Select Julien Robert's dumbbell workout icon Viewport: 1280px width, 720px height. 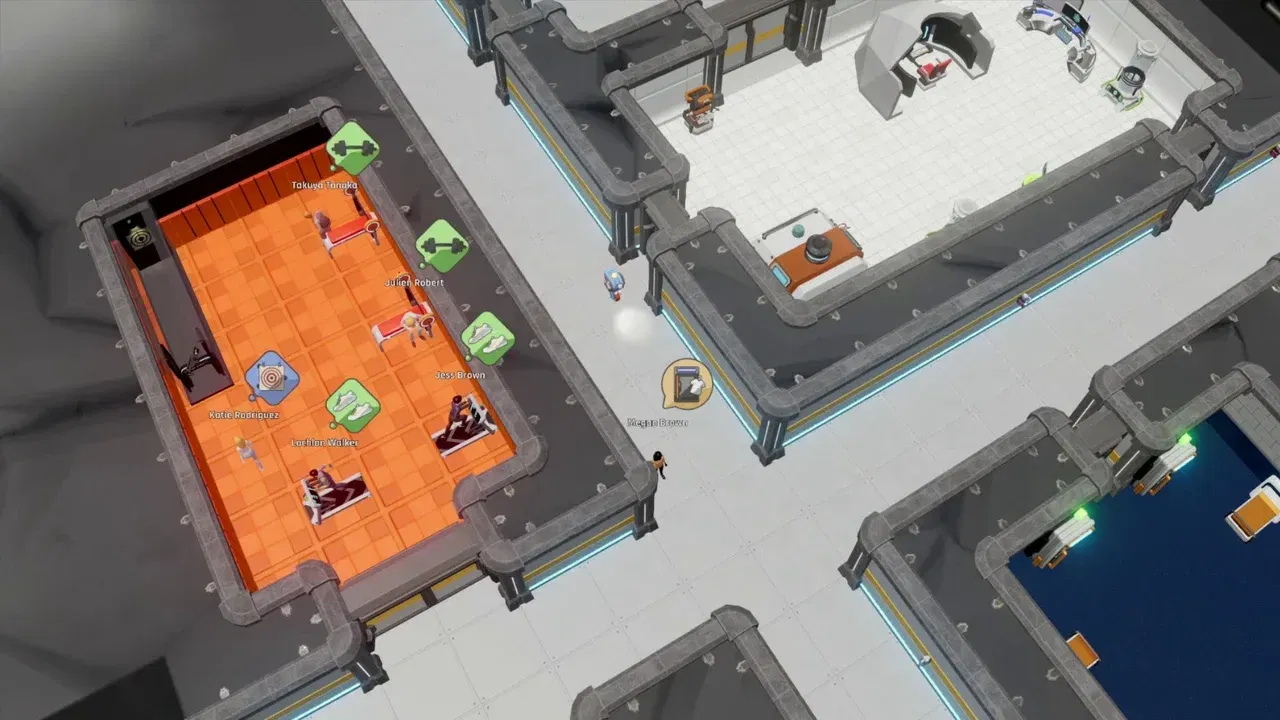pyautogui.click(x=442, y=247)
